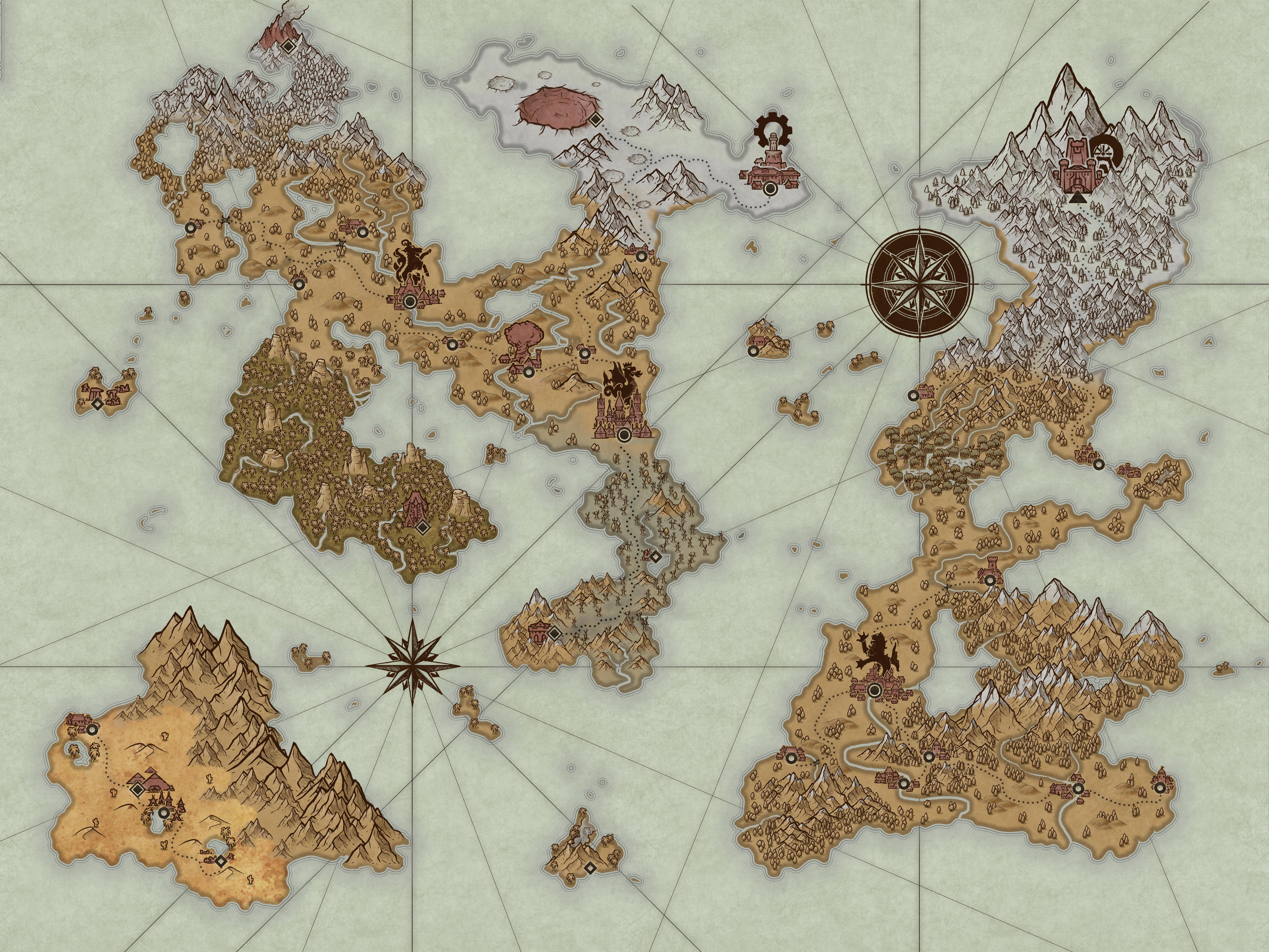Click the fort marker in the southern central mountains
Viewport: 1269px width, 952px height.
554,633
